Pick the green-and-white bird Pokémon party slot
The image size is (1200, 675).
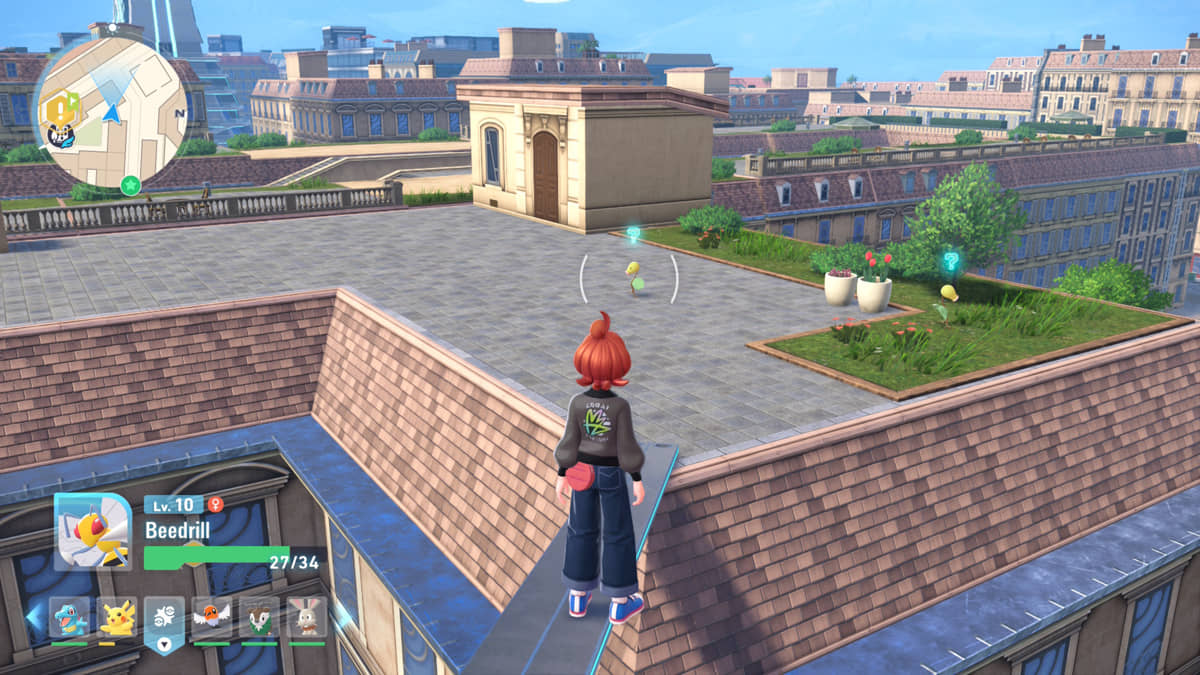259,619
